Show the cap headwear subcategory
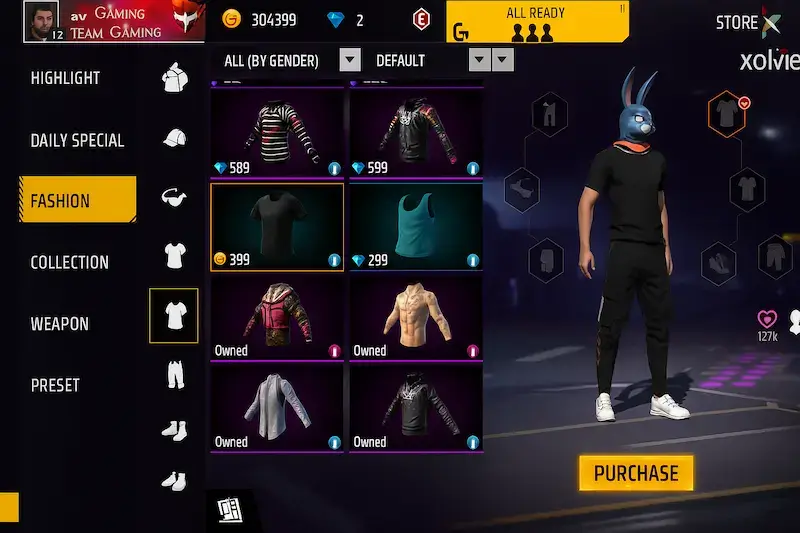The width and height of the screenshot is (800, 533). coord(174,138)
